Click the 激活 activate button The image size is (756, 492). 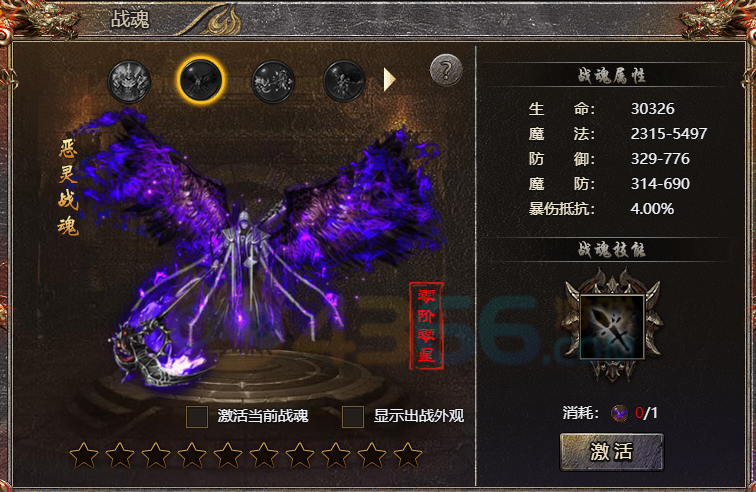tap(611, 451)
